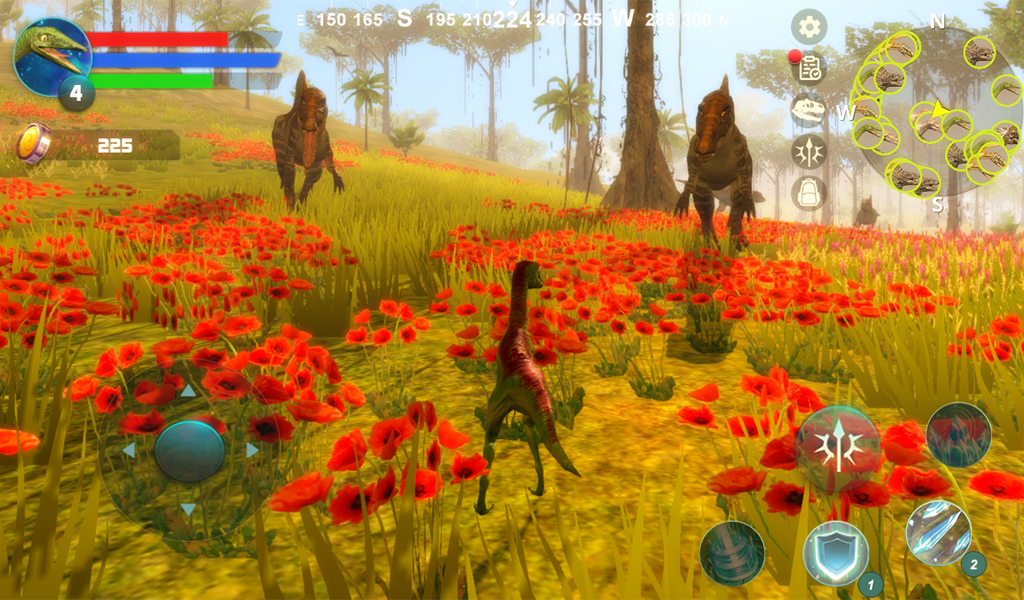Trigger the whirlwind ability
Screen dimensions: 1024x600
pos(732,553)
